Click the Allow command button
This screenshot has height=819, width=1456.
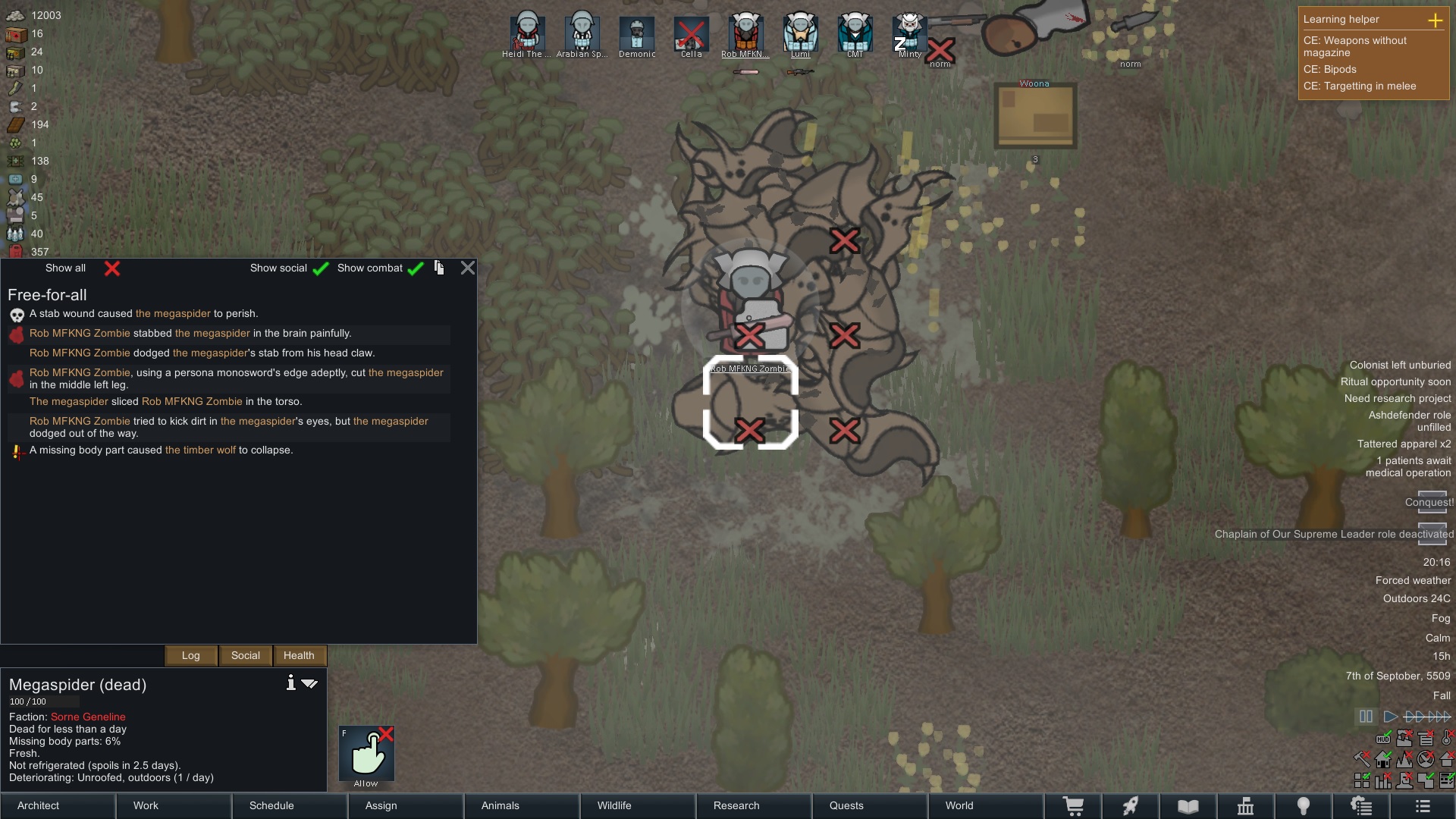tap(366, 755)
